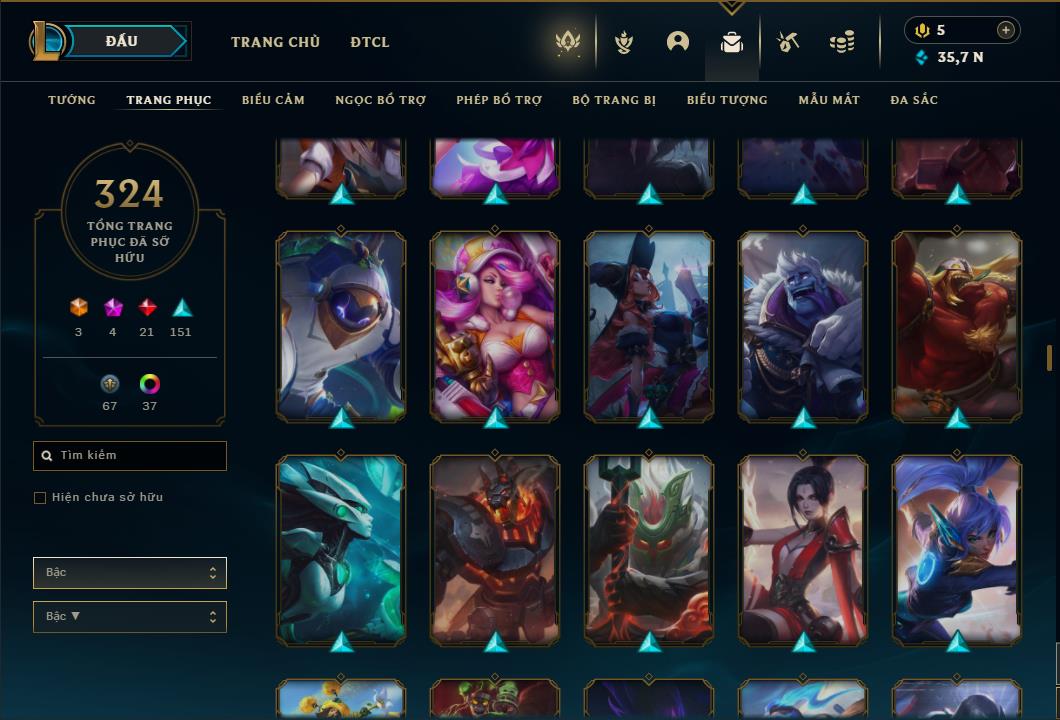Viewport: 1060px width, 720px height.
Task: Show the BỘ TRANG BỊ tab
Action: (x=614, y=100)
